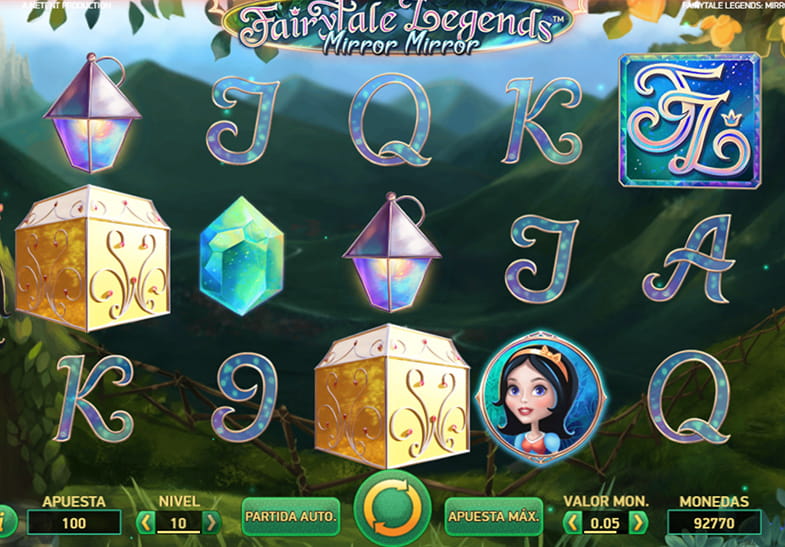Increase the Nivel bet level
Screen dimensions: 785x547
pyautogui.click(x=212, y=522)
